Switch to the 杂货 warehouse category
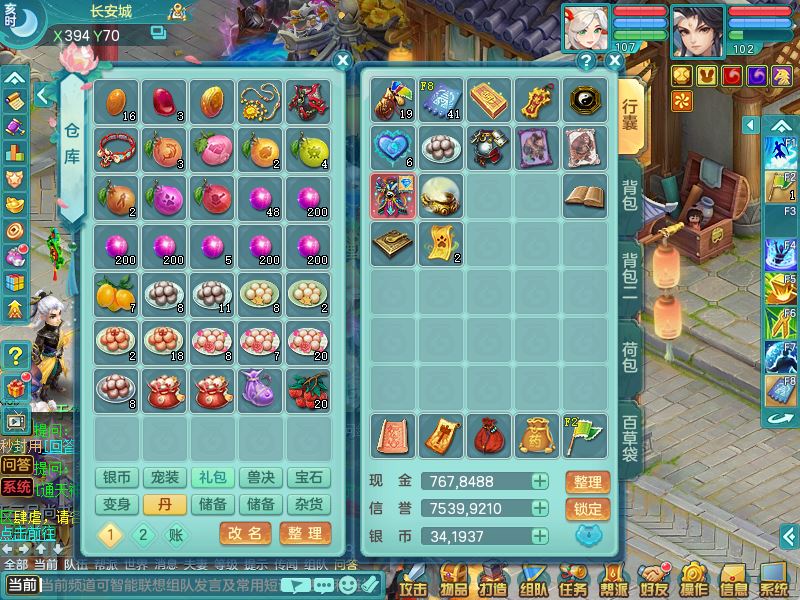The image size is (800, 600). tap(310, 505)
